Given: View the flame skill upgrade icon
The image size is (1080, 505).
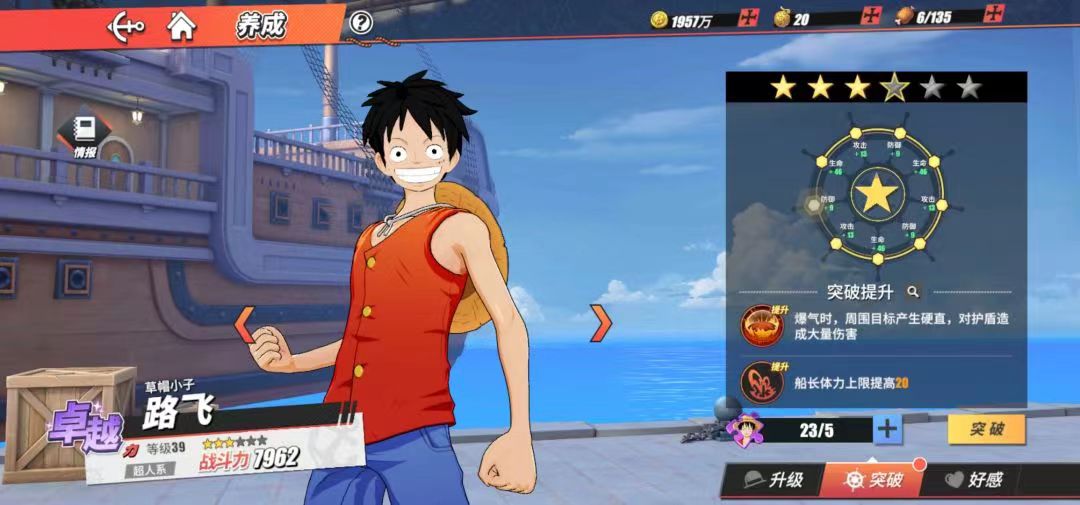Looking at the screenshot, I should [762, 325].
